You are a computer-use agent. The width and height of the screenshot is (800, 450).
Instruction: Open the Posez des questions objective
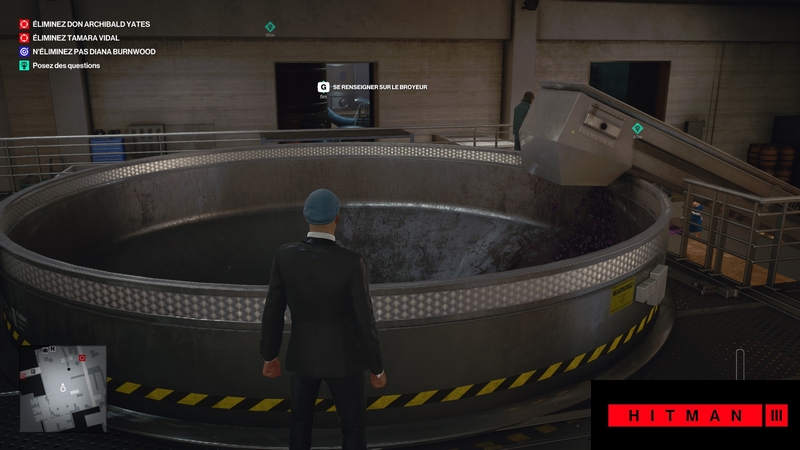click(65, 66)
